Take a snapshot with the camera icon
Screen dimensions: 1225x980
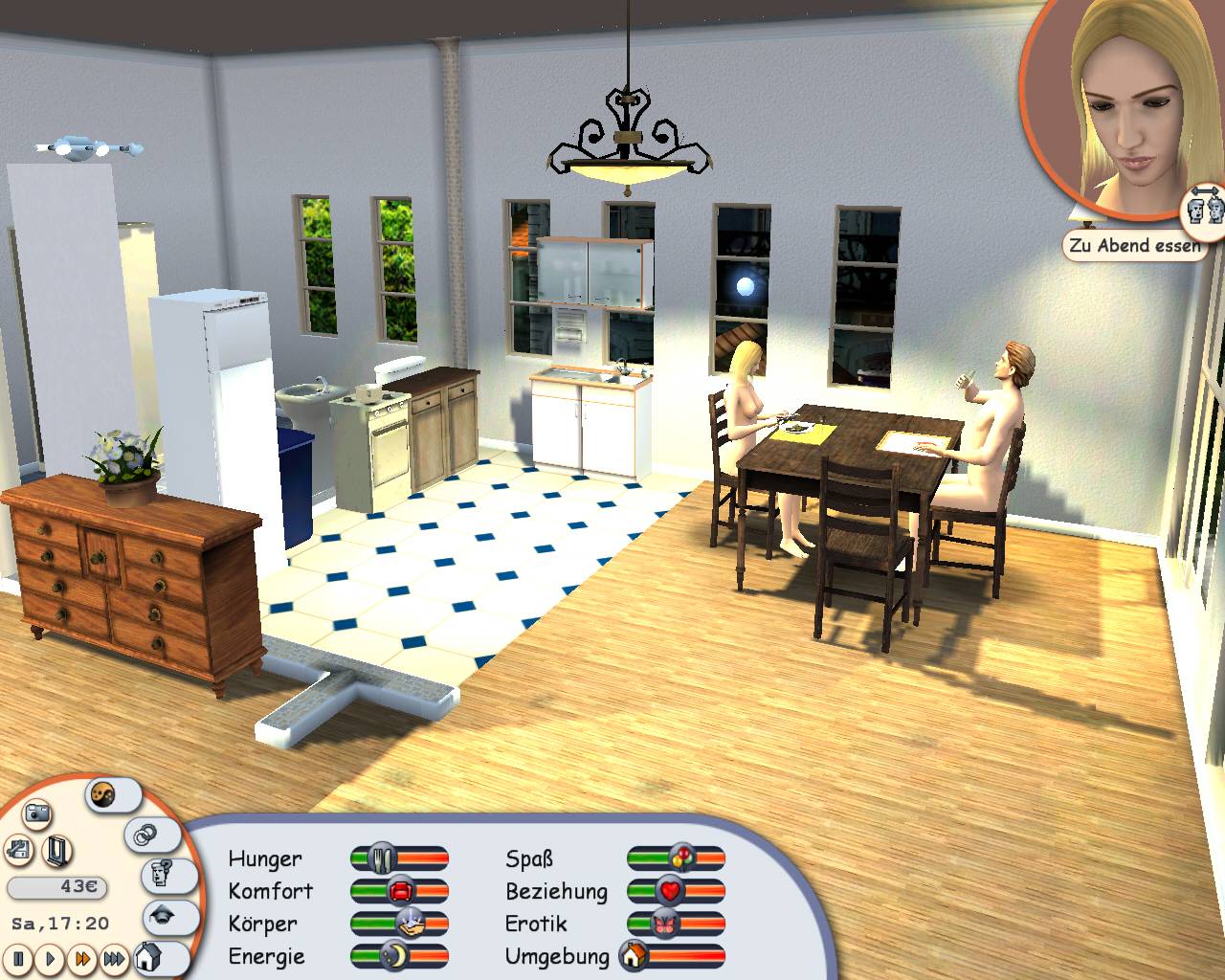(35, 813)
